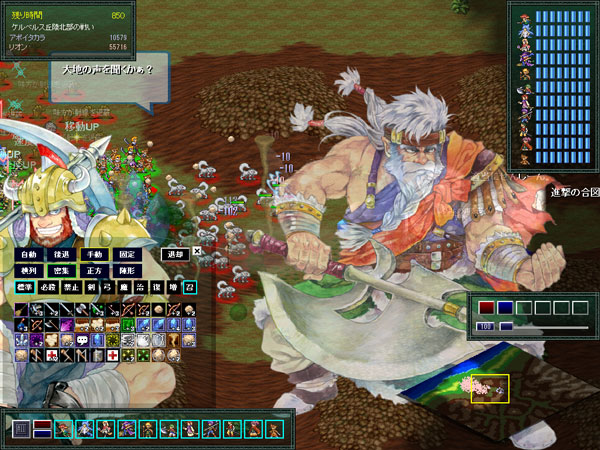Switch to the 標準 standard skill filter
Image resolution: width=600 pixels, height=450 pixels.
coord(26,288)
